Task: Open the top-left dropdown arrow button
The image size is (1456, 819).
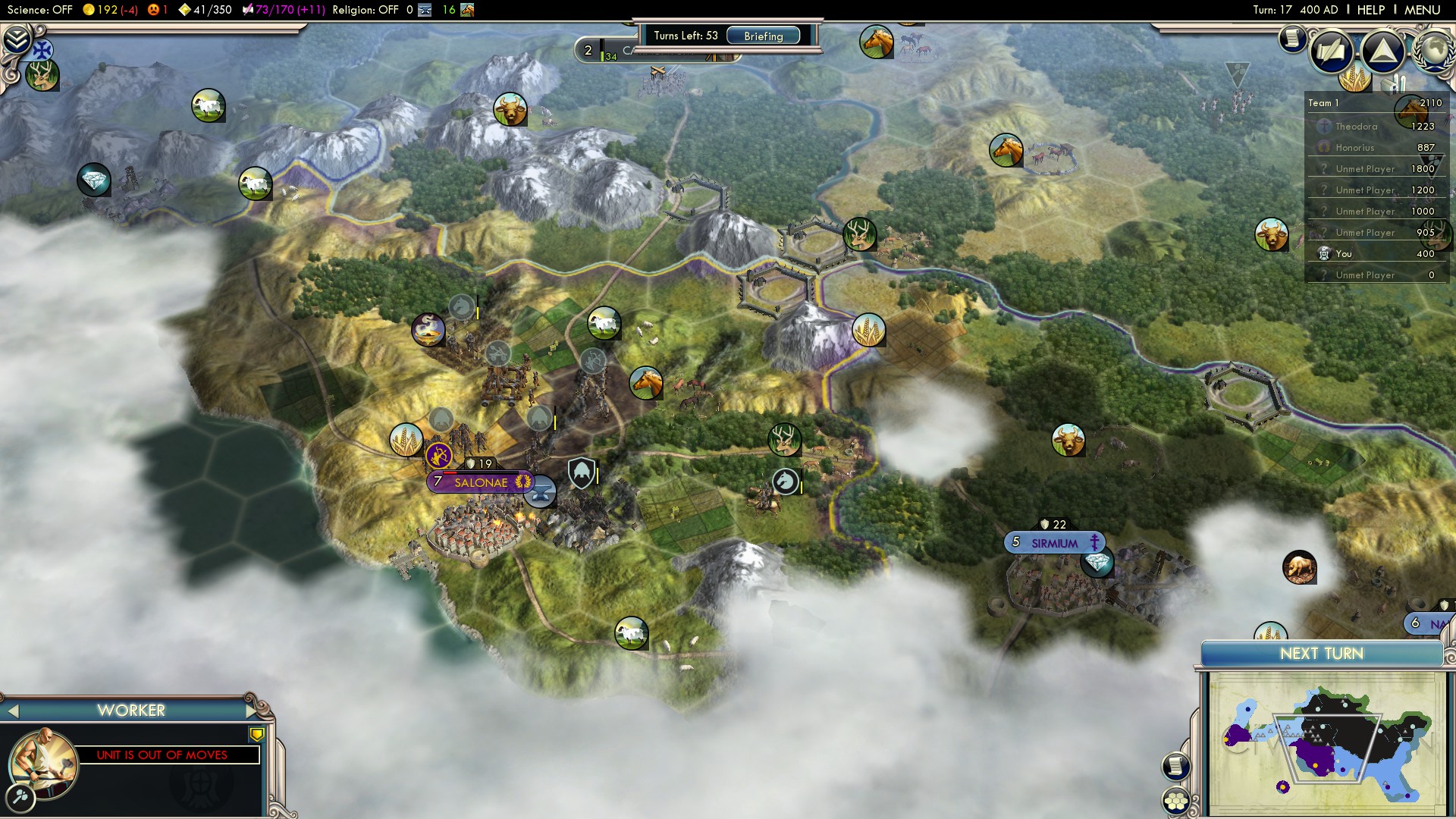Action: pos(17,38)
